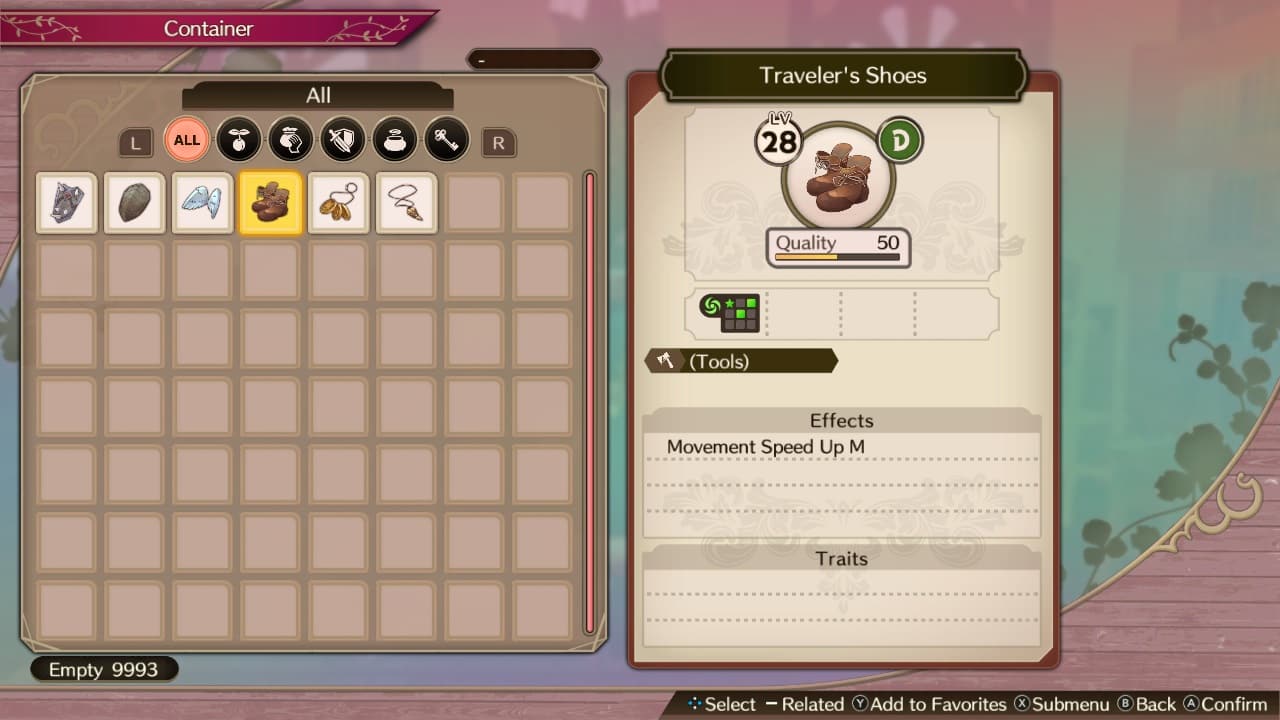Select the pot-shaped items filter

395,141
